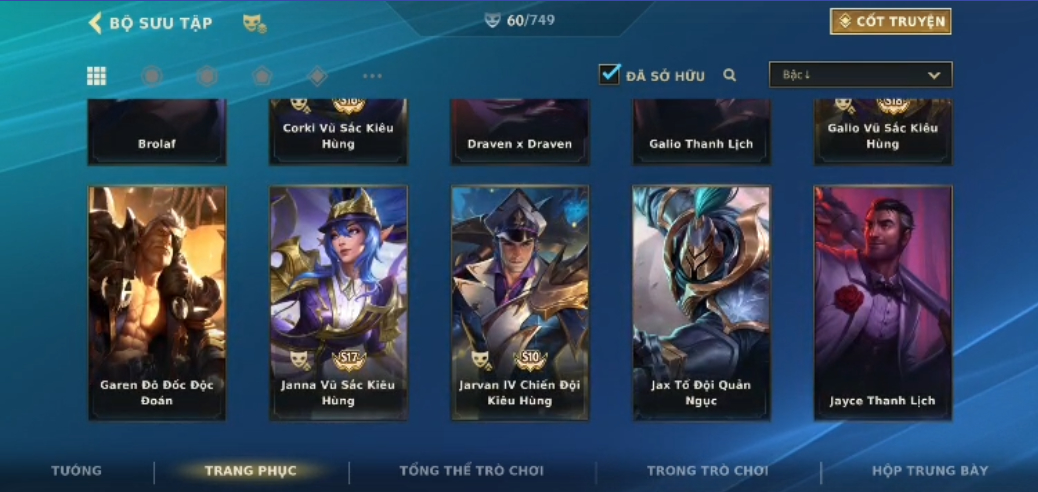Show the Hộp Trưng Bày tab
This screenshot has width=1038, height=492.
[x=930, y=471]
